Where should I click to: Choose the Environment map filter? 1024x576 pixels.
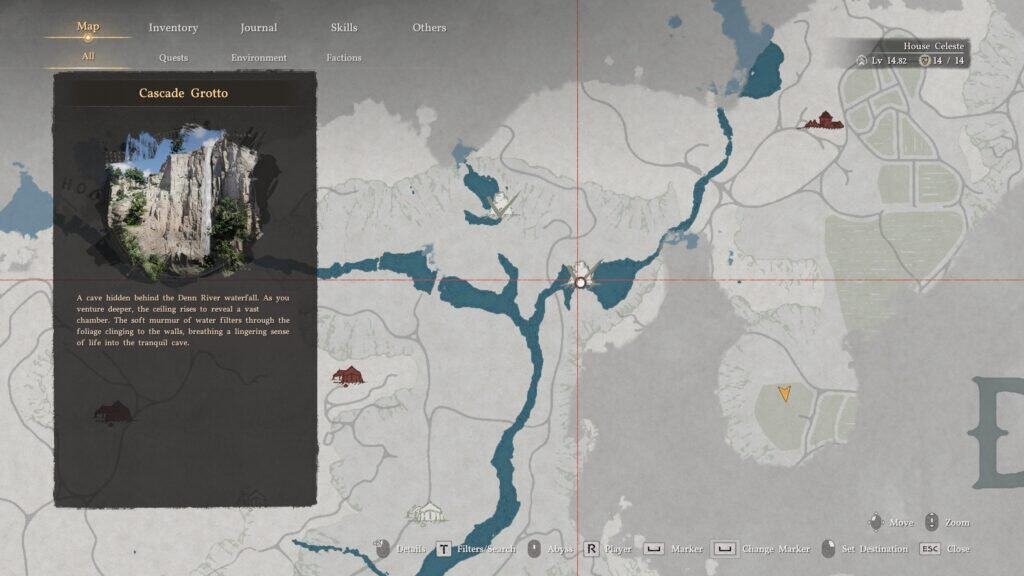(259, 58)
